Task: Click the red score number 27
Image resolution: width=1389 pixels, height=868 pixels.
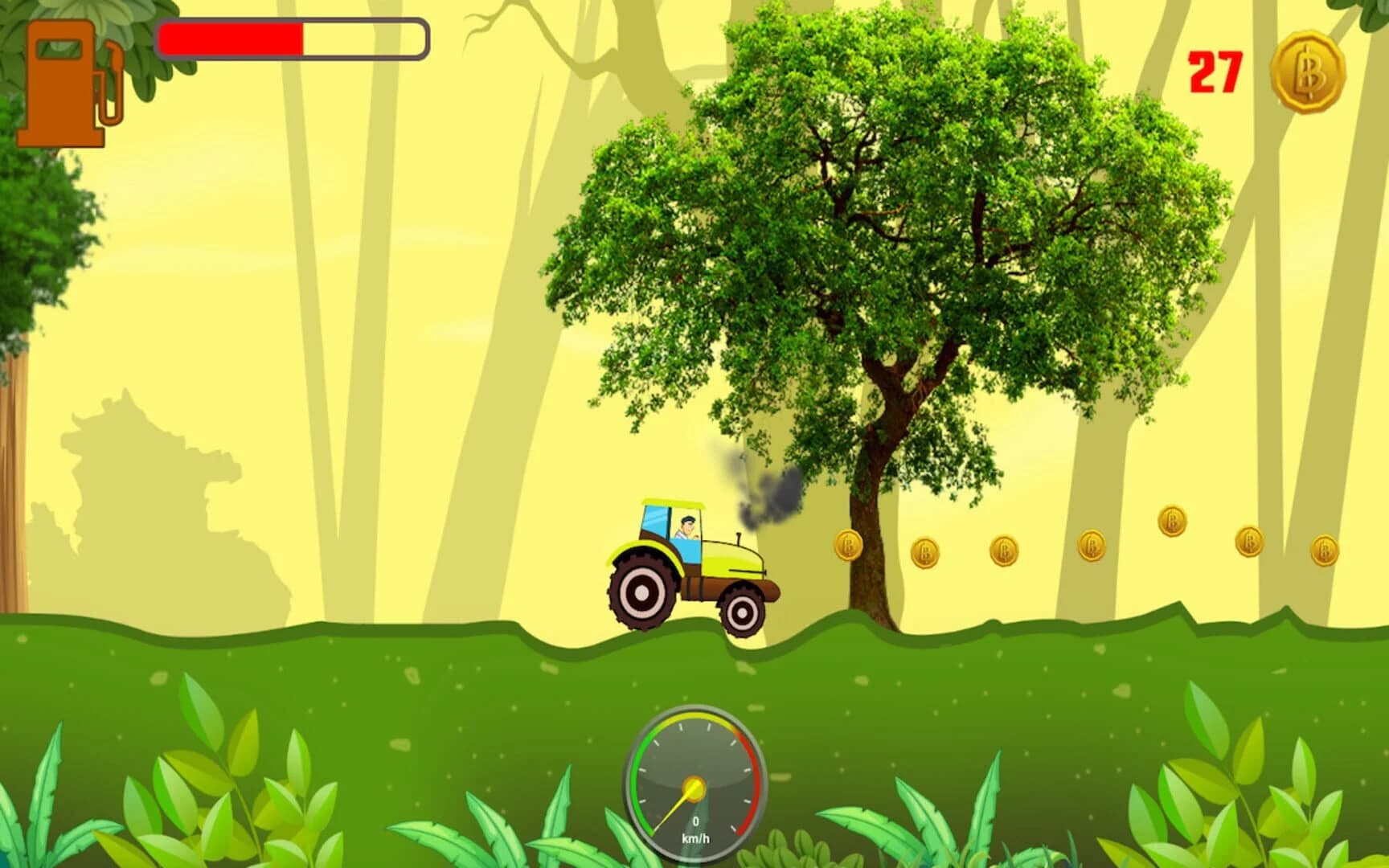Action: point(1217,72)
